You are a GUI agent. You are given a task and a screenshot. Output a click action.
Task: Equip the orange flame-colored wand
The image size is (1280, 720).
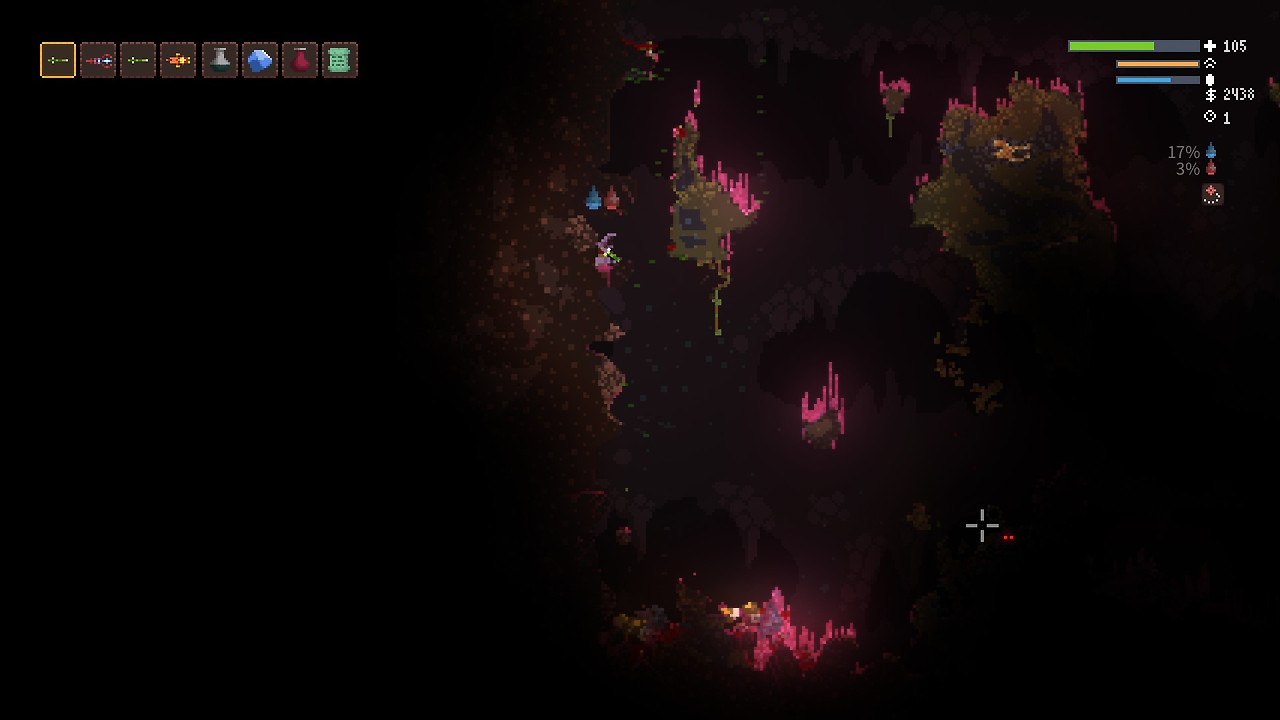(178, 60)
